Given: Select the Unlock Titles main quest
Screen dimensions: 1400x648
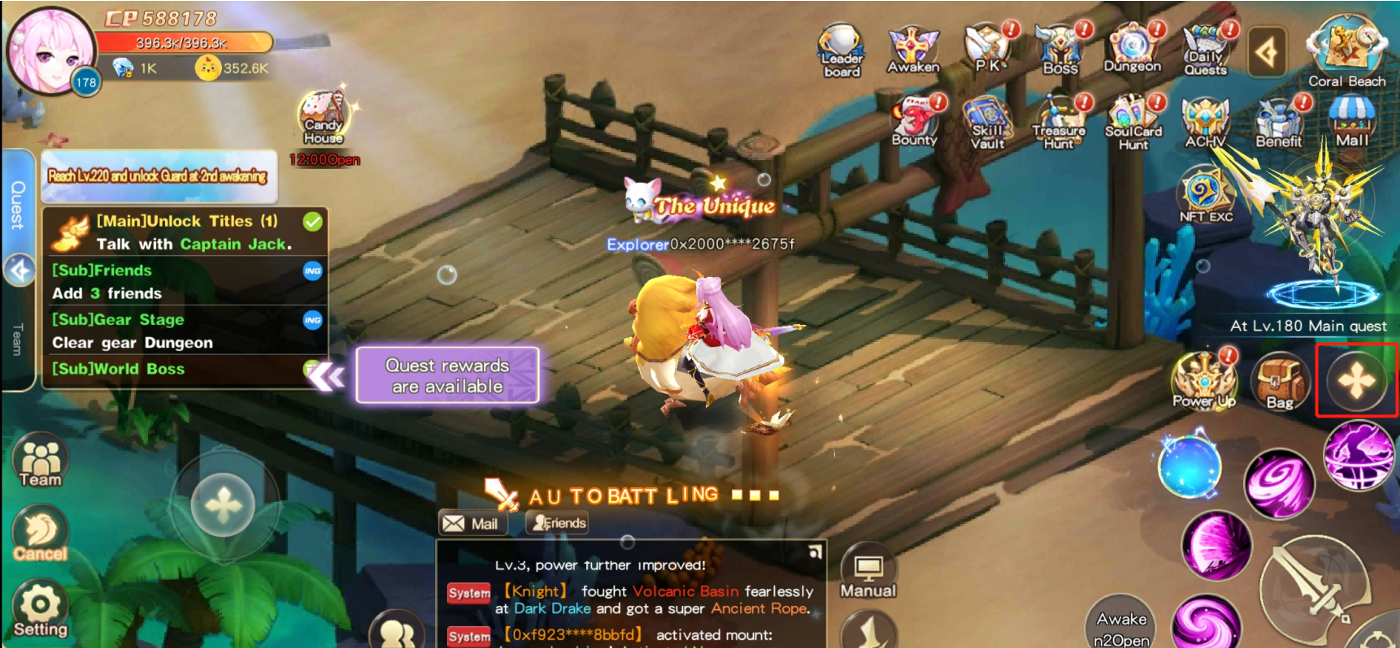Looking at the screenshot, I should coord(186,232).
